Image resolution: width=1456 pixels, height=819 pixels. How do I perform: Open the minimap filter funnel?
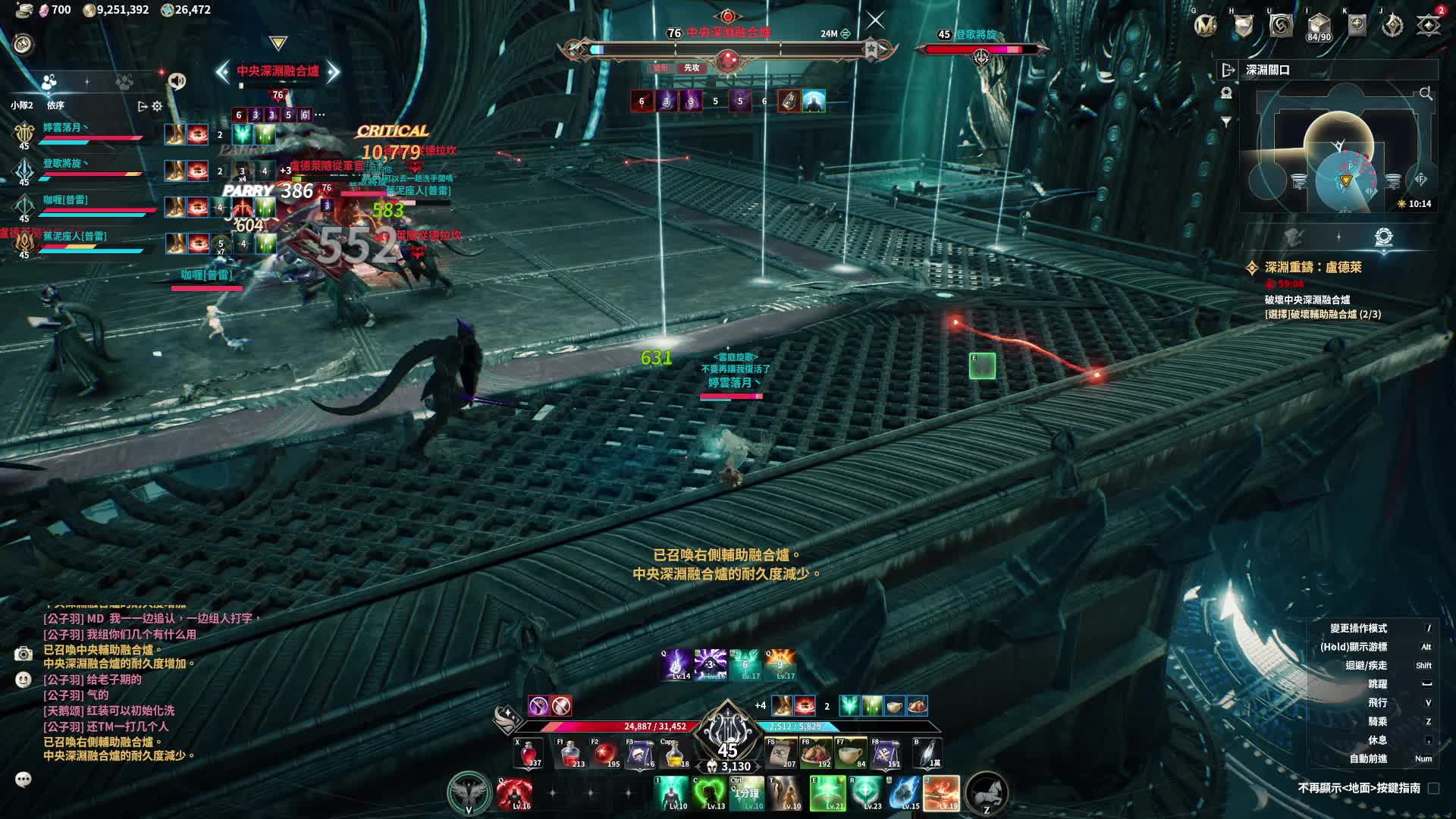click(x=1226, y=121)
